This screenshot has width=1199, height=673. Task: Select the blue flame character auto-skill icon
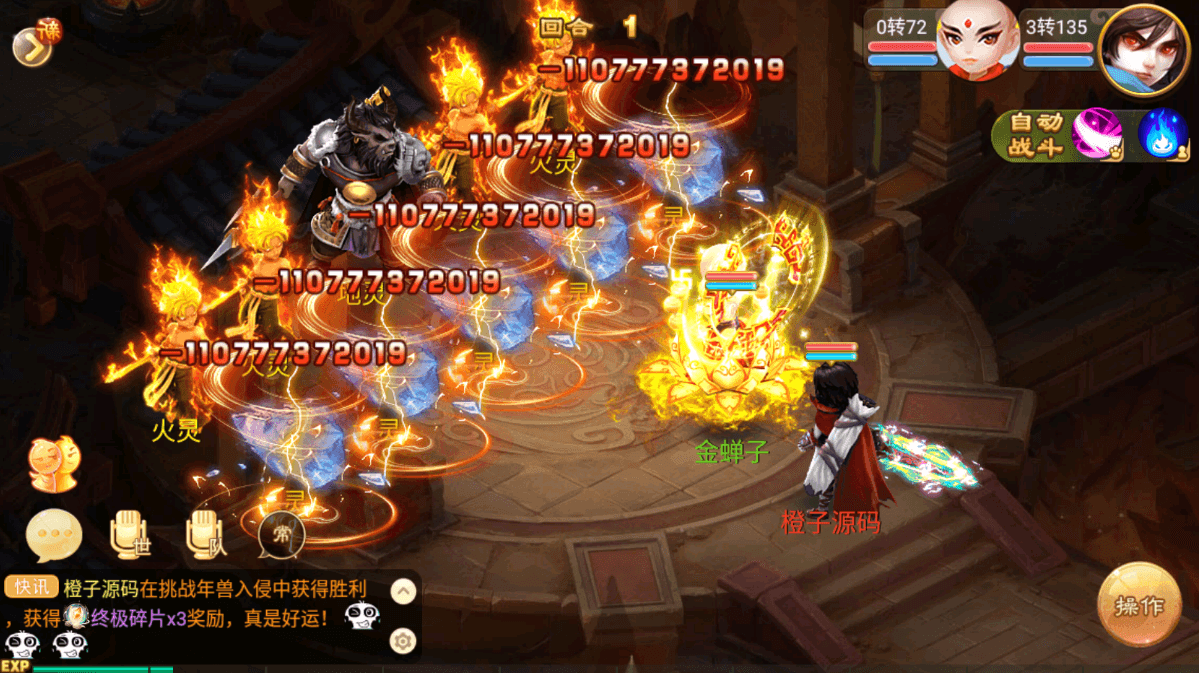pos(1162,134)
